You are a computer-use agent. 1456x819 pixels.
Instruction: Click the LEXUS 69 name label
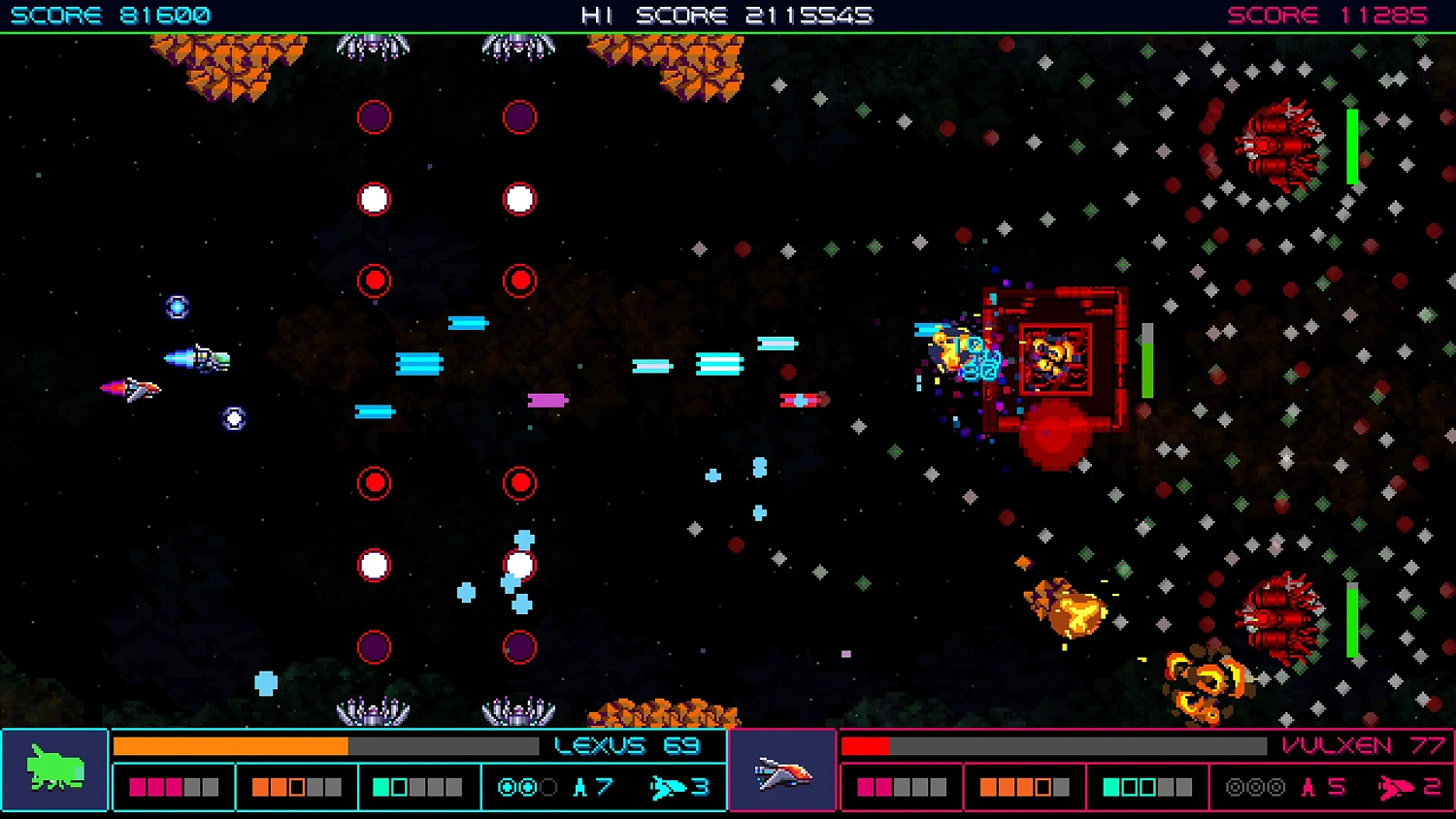click(625, 744)
